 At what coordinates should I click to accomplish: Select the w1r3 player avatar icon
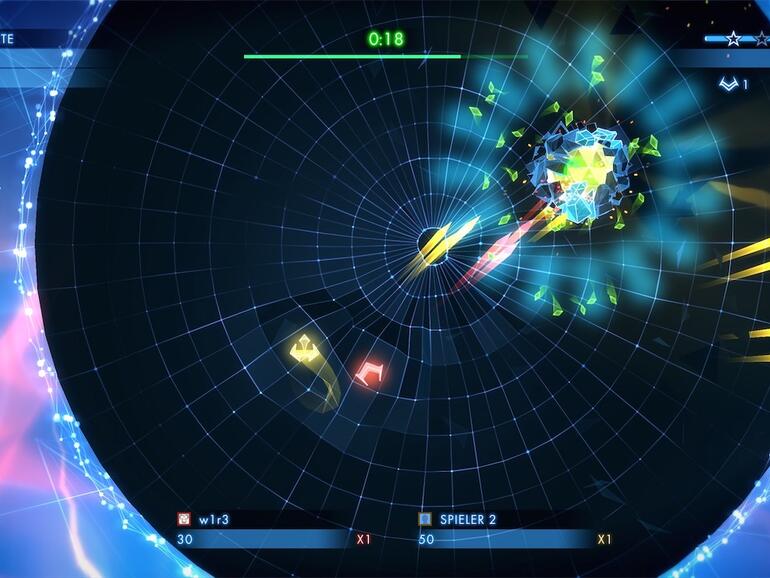pos(184,519)
